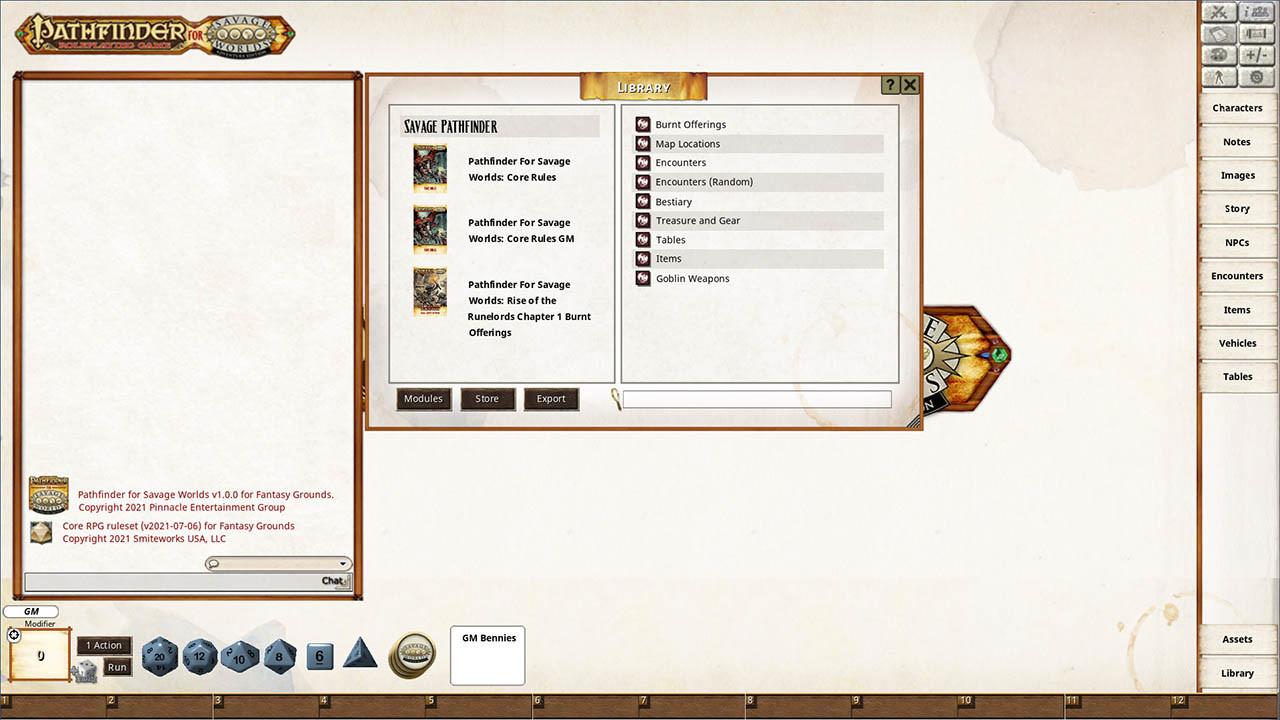1280x720 pixels.
Task: Open the Options gear icon
Action: [x=1255, y=75]
